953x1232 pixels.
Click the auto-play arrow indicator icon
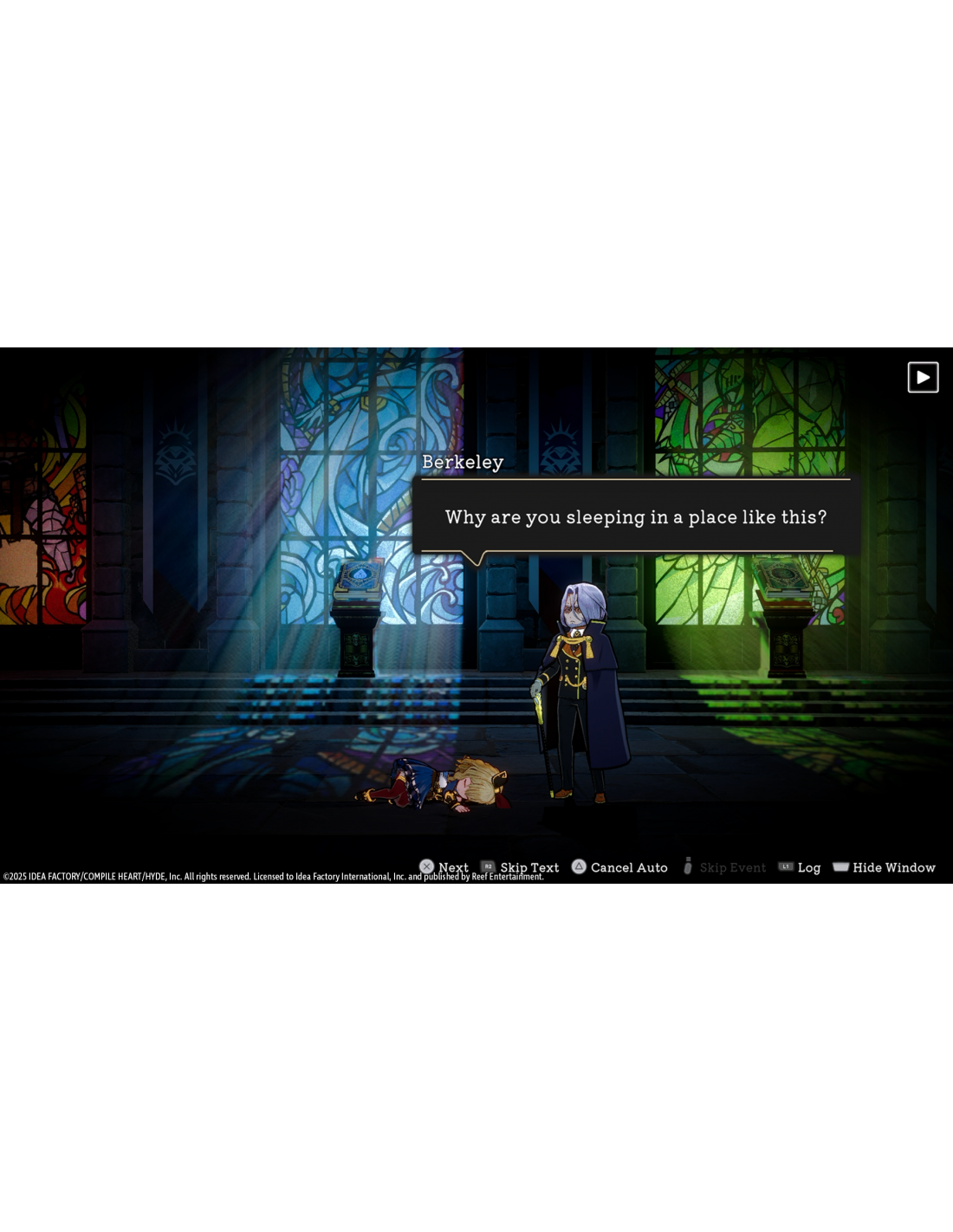[x=923, y=378]
